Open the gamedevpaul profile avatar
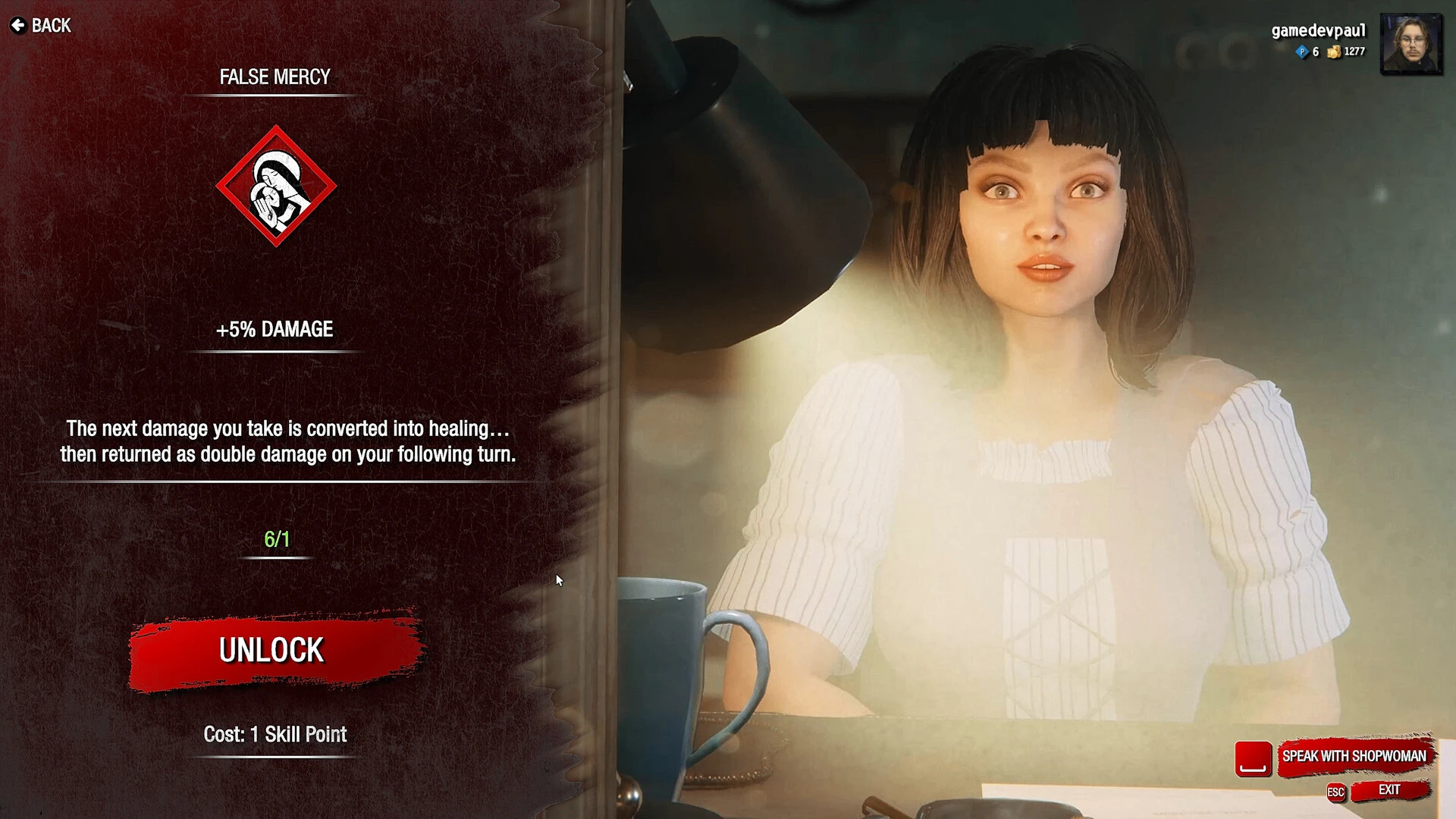This screenshot has height=819, width=1456. point(1410,43)
